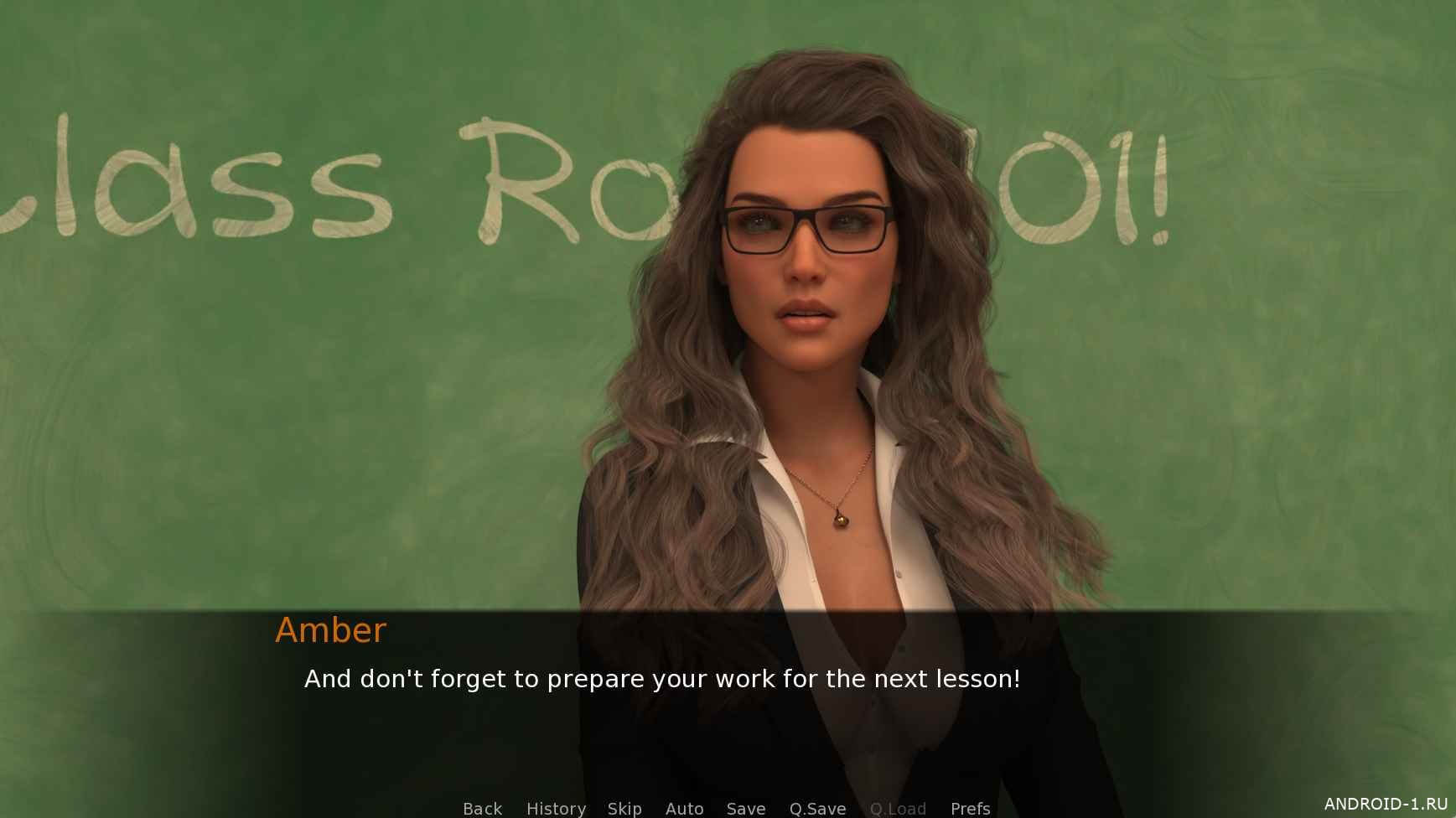This screenshot has width=1456, height=818.
Task: Open Prefs settings menu
Action: pos(970,808)
